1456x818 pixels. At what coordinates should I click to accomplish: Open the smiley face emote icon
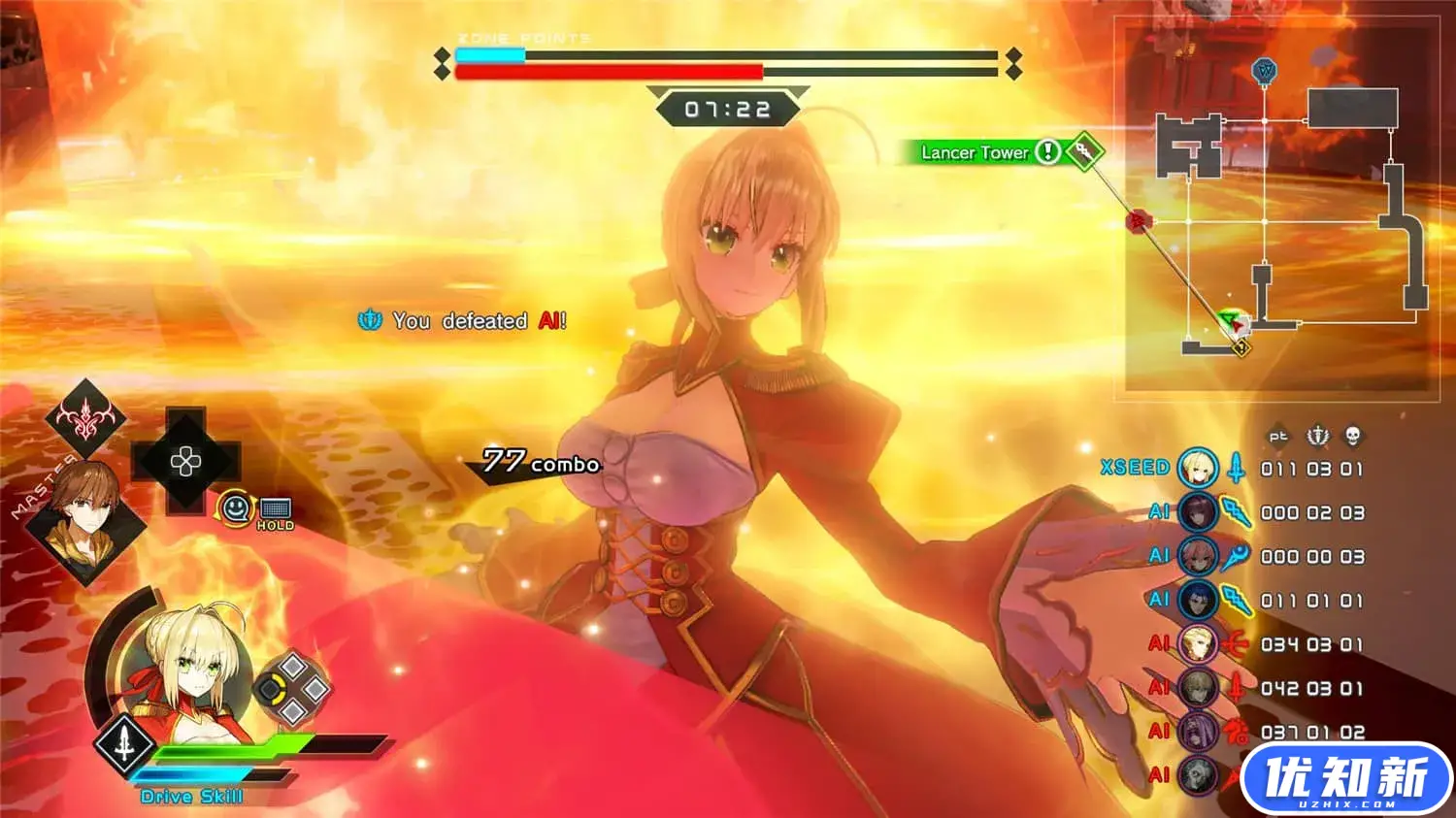pos(236,507)
